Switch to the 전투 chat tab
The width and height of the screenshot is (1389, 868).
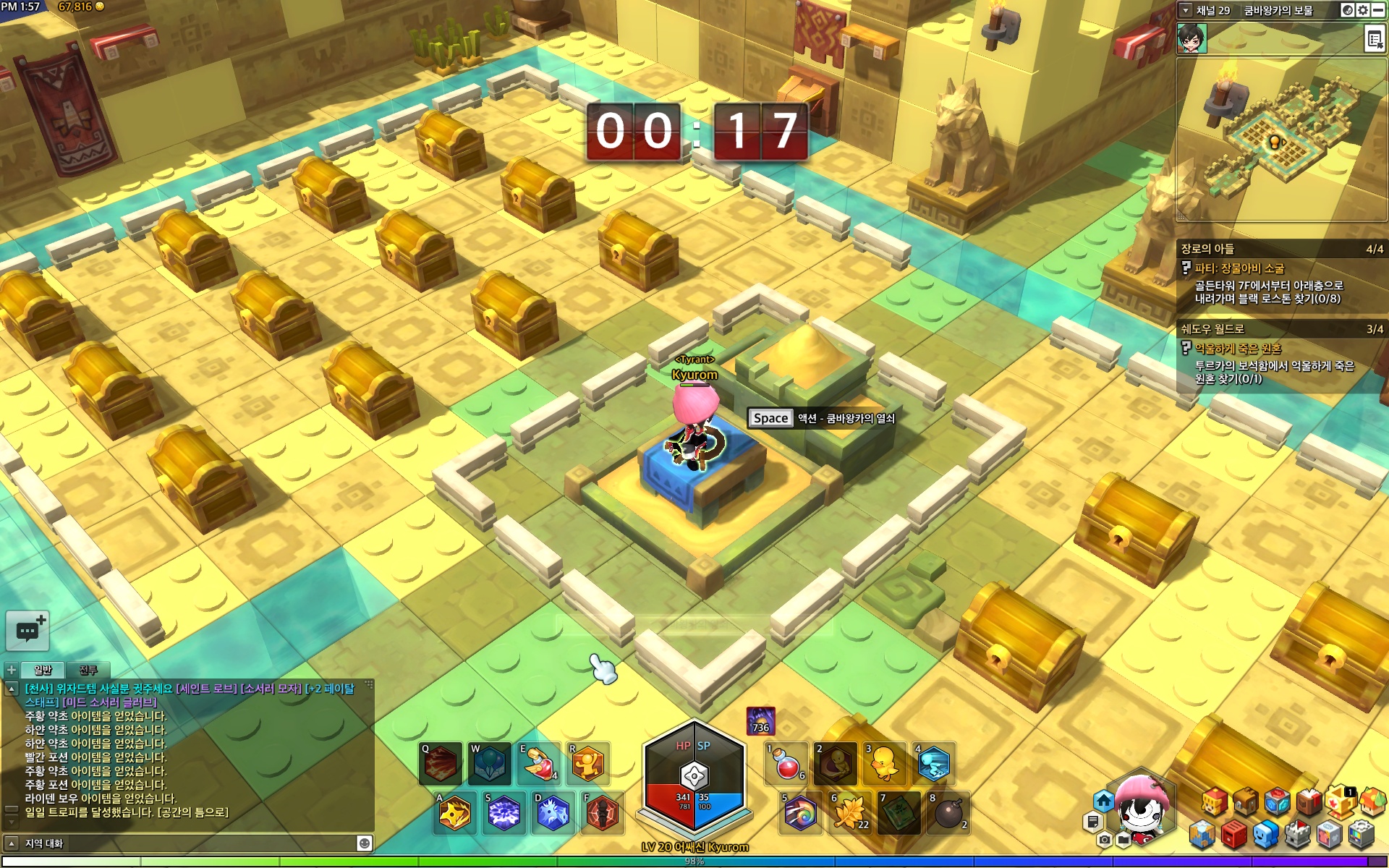(x=88, y=670)
